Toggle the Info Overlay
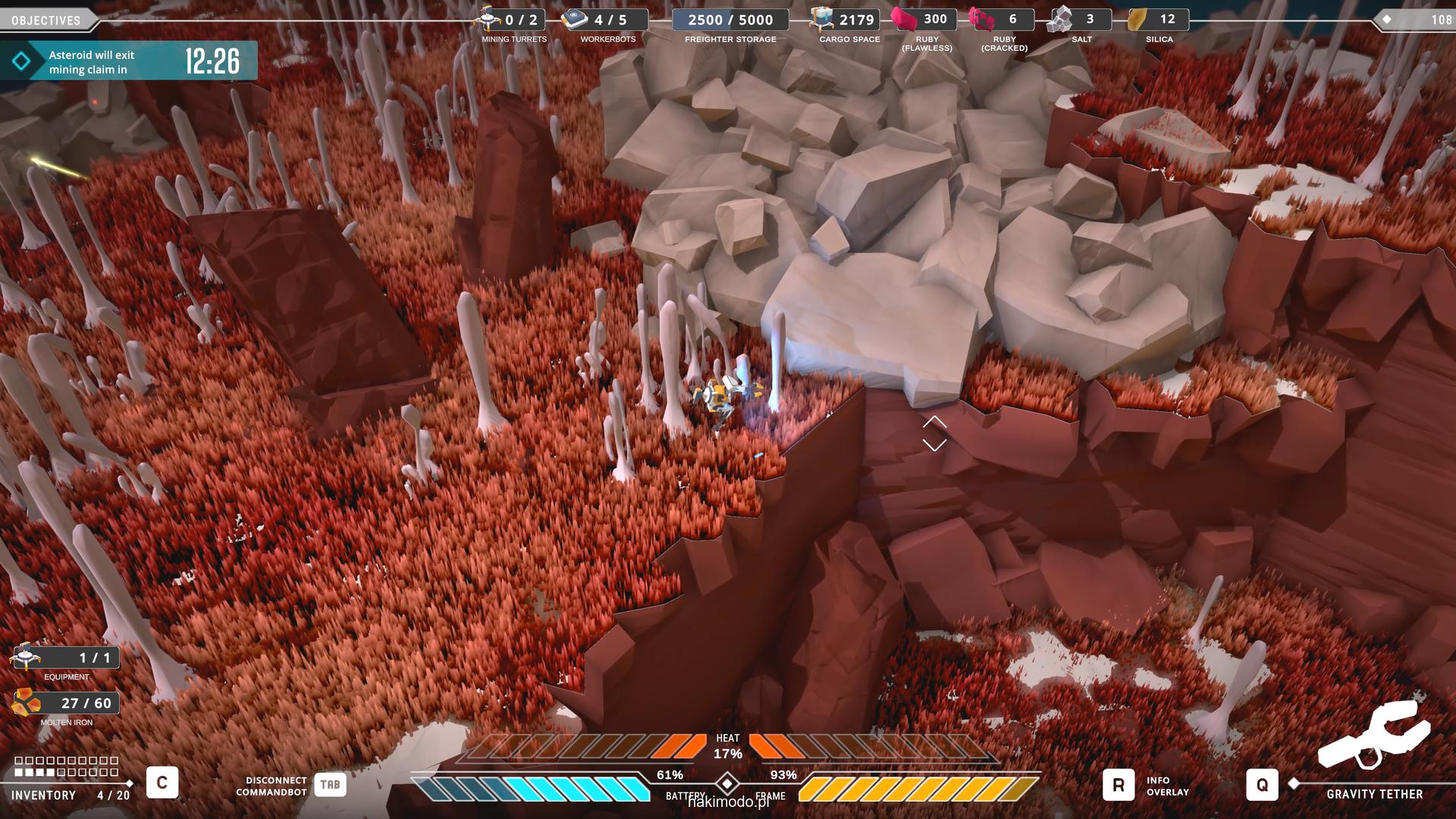Image resolution: width=1456 pixels, height=819 pixels. 1118,786
